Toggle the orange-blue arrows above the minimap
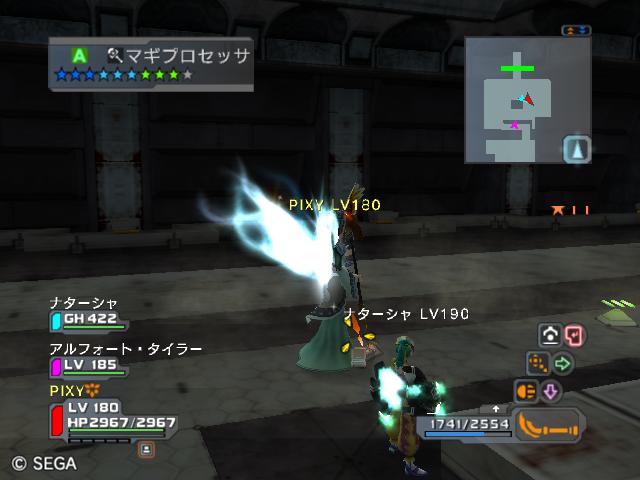Viewport: 640px width, 480px height. pos(575,31)
